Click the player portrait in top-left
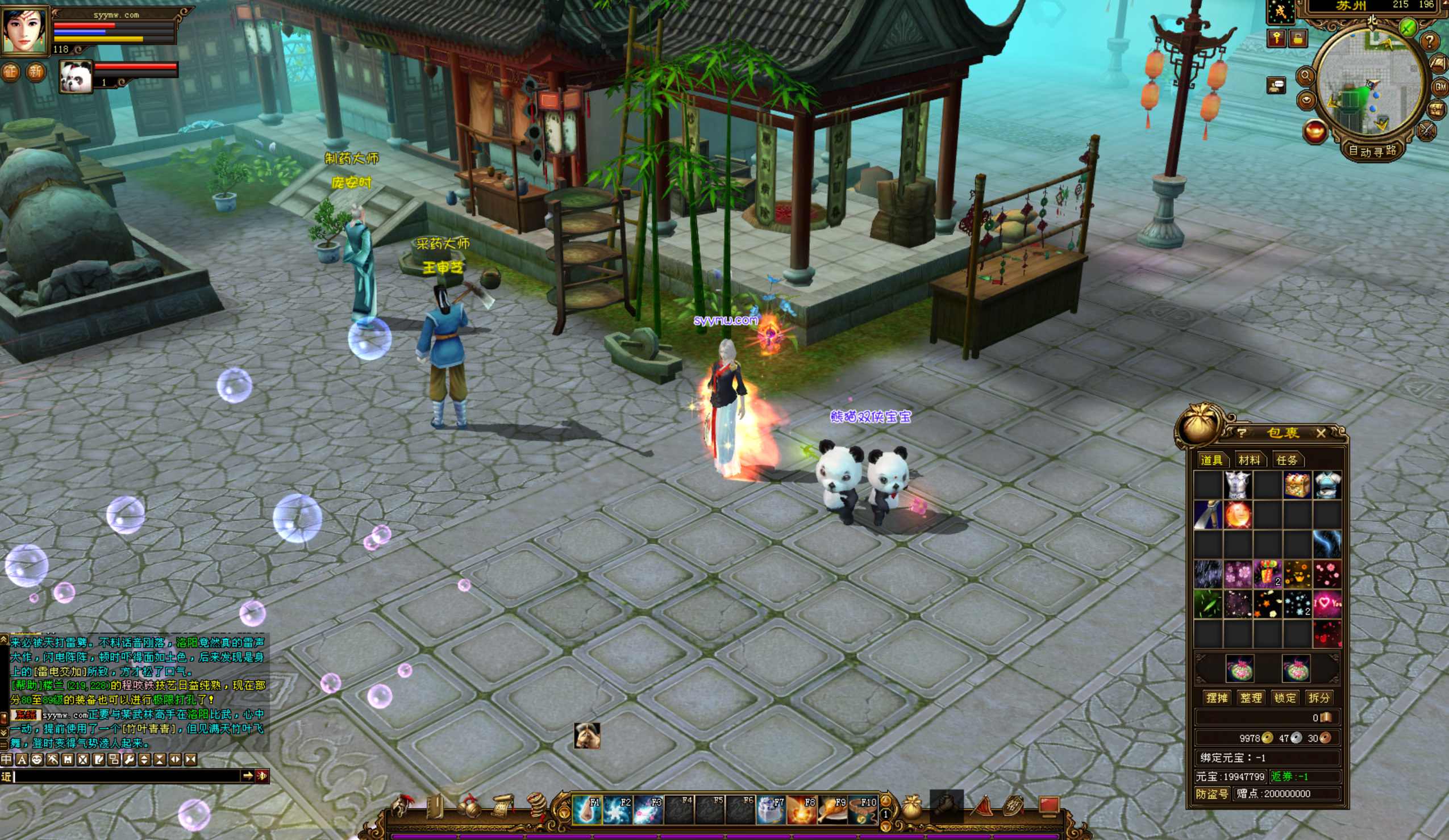The height and width of the screenshot is (840, 1449). click(x=25, y=31)
